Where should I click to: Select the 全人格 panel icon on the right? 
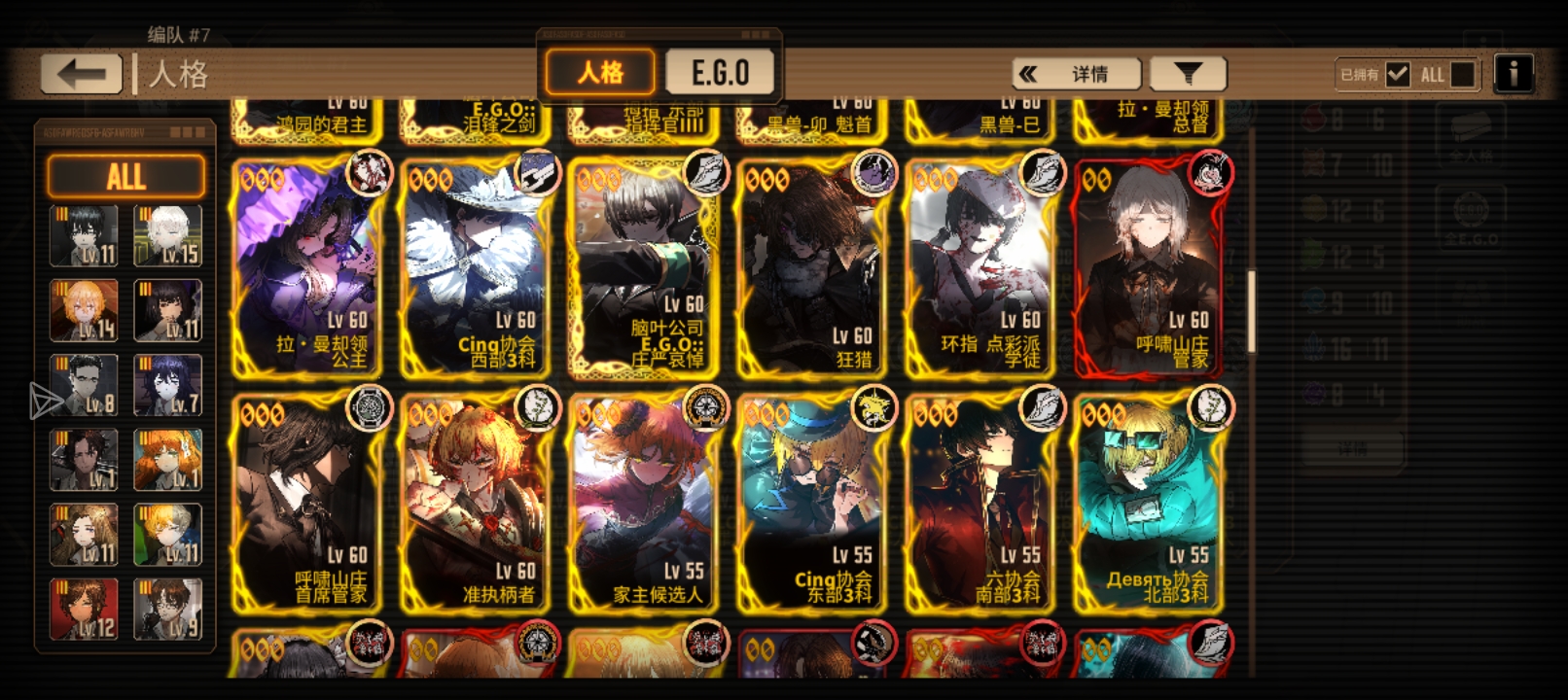pos(1472,136)
